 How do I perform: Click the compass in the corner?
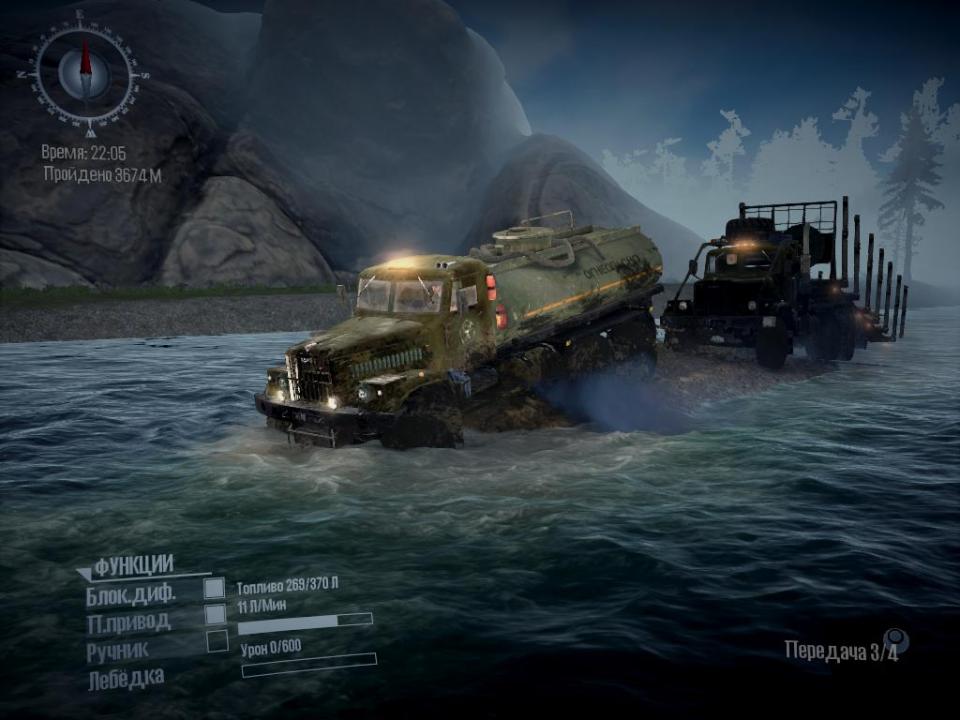coord(85,73)
